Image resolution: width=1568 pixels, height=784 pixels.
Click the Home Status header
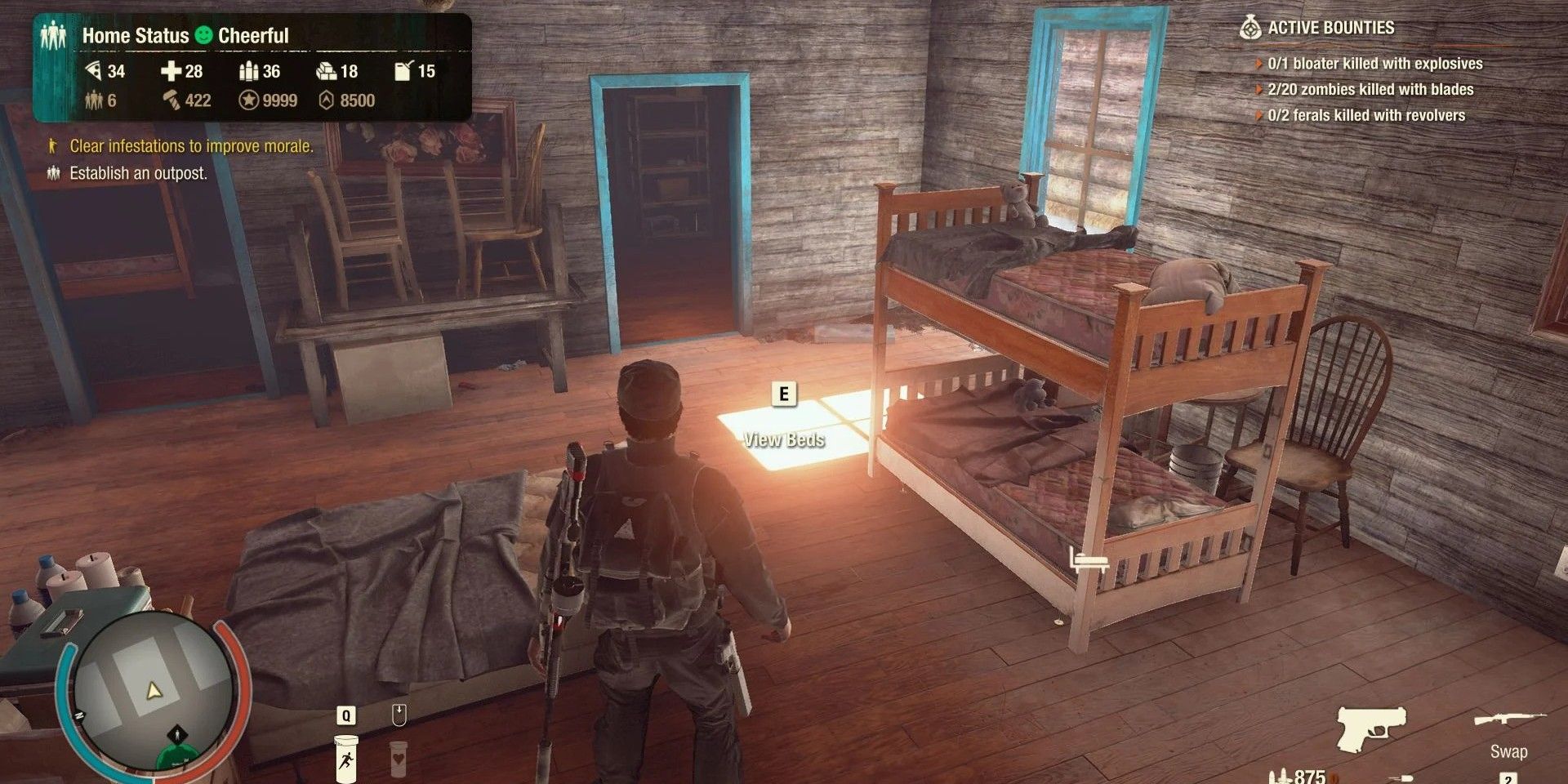[x=136, y=35]
